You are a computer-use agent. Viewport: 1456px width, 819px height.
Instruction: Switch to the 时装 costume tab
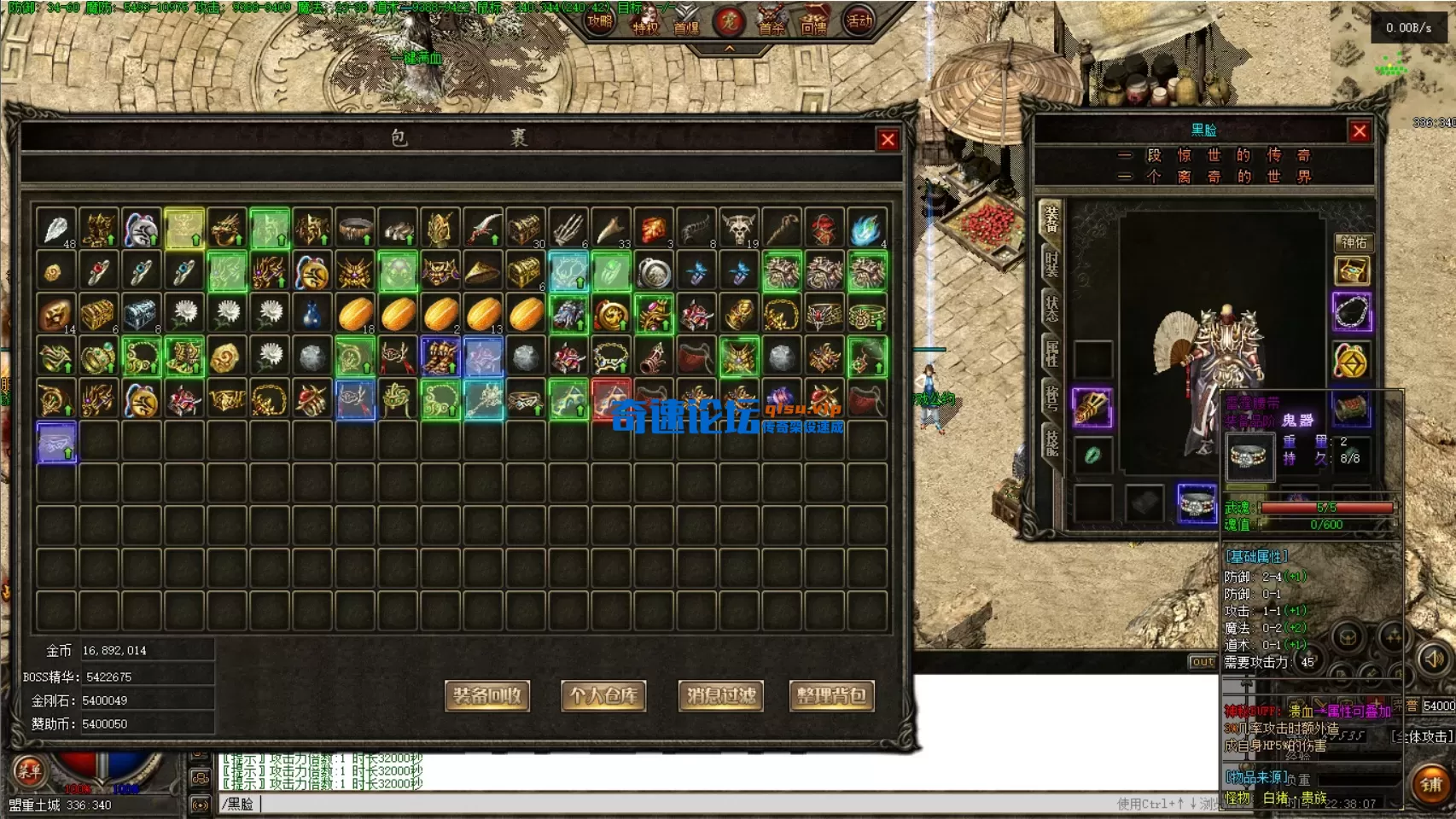1051,263
